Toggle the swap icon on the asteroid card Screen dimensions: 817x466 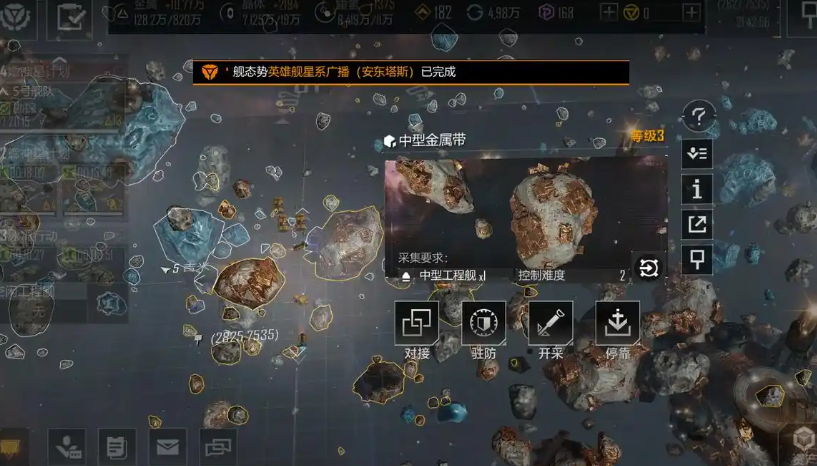click(648, 268)
